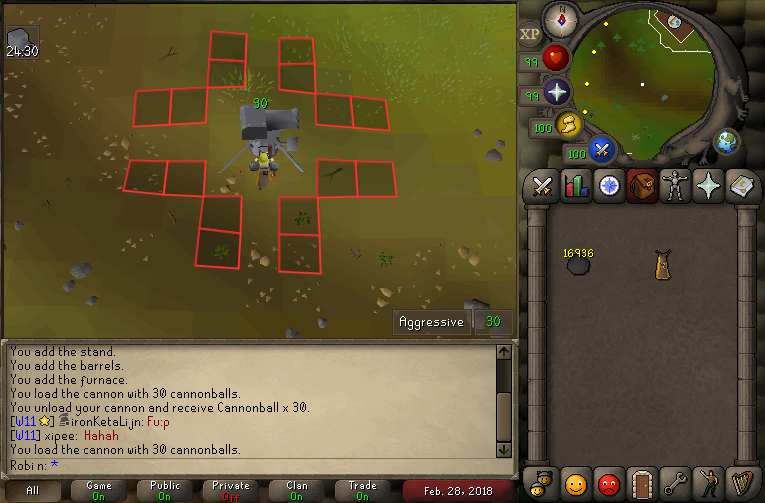The image size is (765, 503).
Task: Select the cannonballs stack in inventory
Action: point(578,264)
